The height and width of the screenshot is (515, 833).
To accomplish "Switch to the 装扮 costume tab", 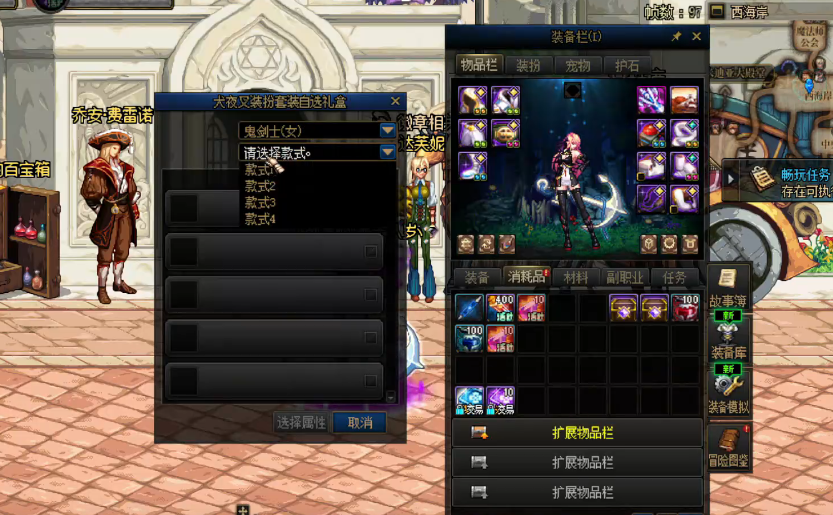I will click(x=529, y=65).
